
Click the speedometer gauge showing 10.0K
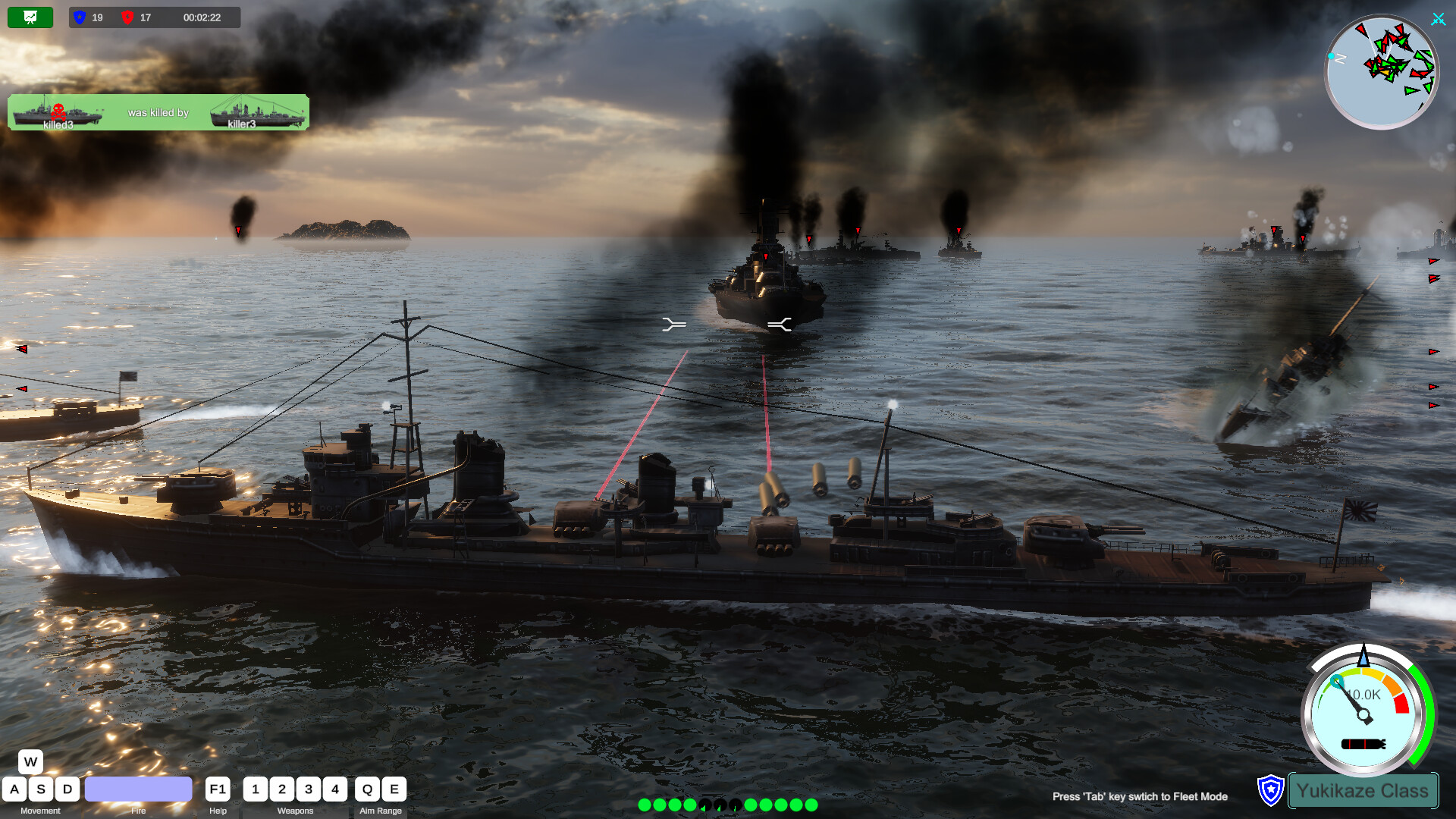[1363, 715]
